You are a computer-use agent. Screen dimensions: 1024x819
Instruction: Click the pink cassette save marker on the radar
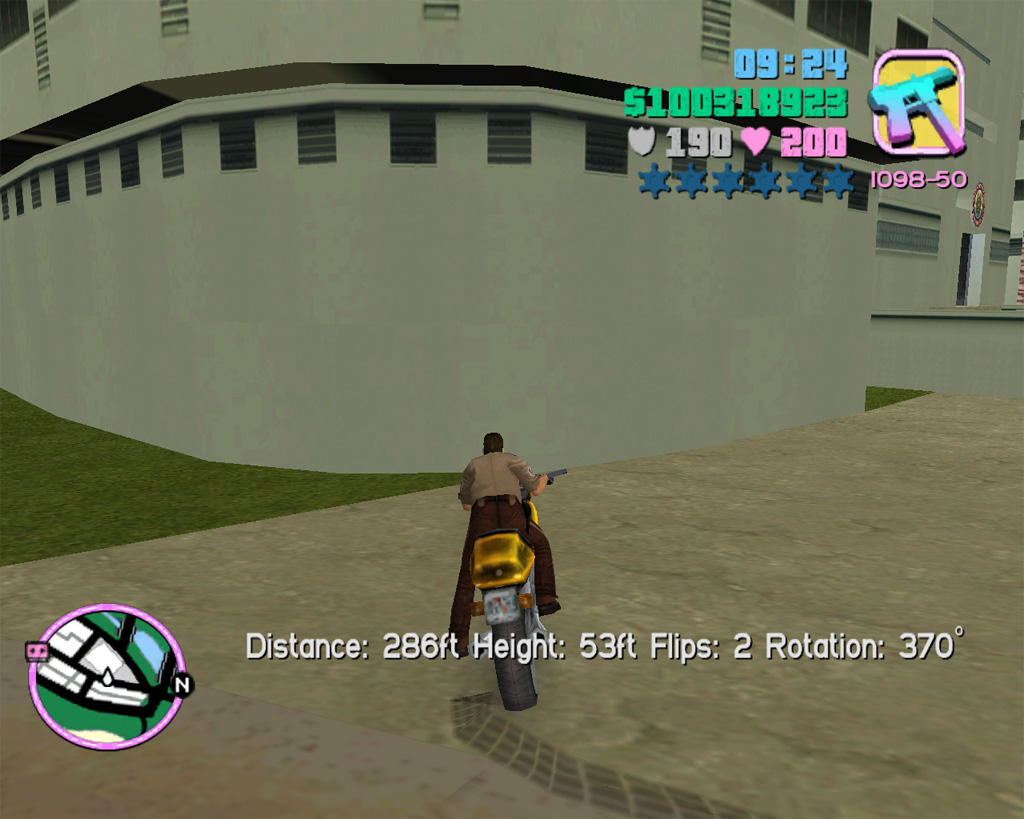(37, 652)
